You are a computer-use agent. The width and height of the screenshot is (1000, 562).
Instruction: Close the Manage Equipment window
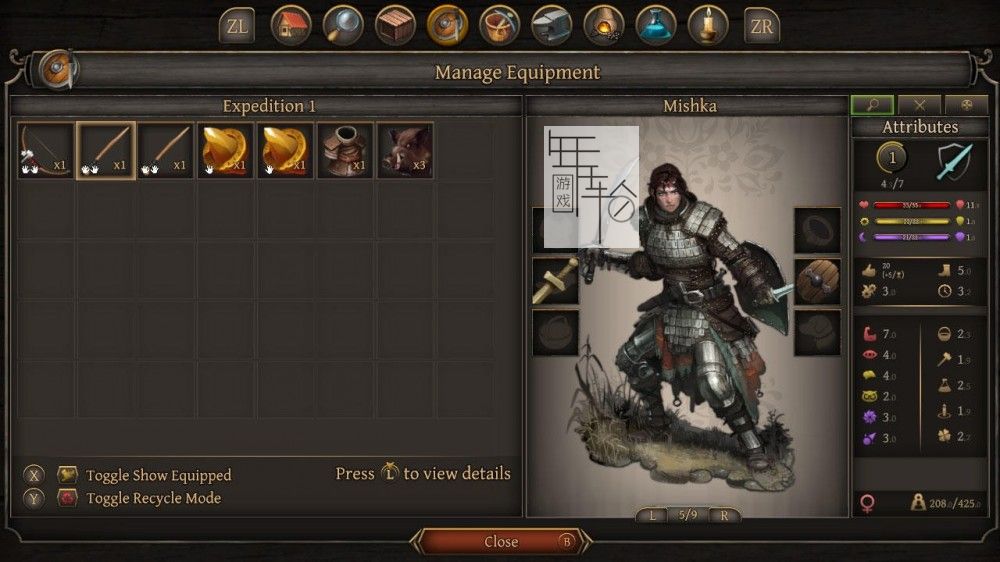[x=501, y=542]
